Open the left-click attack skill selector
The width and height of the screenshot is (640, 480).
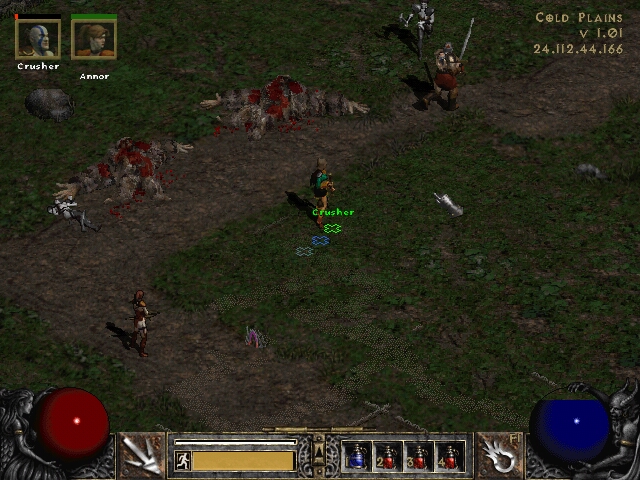(x=142, y=455)
